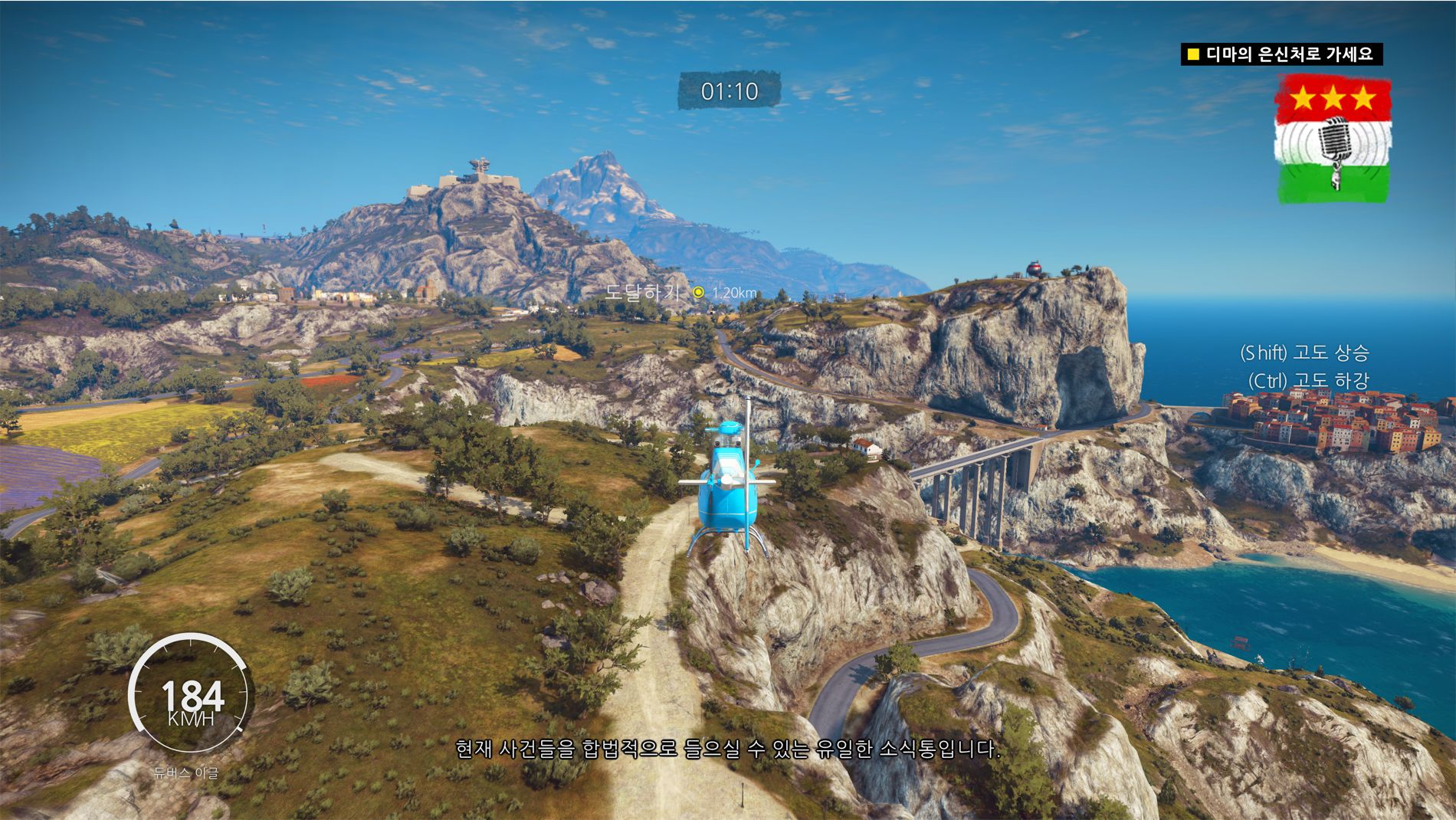Image resolution: width=1456 pixels, height=820 pixels.
Task: Select the microphone flag emblem icon
Action: [x=1333, y=139]
